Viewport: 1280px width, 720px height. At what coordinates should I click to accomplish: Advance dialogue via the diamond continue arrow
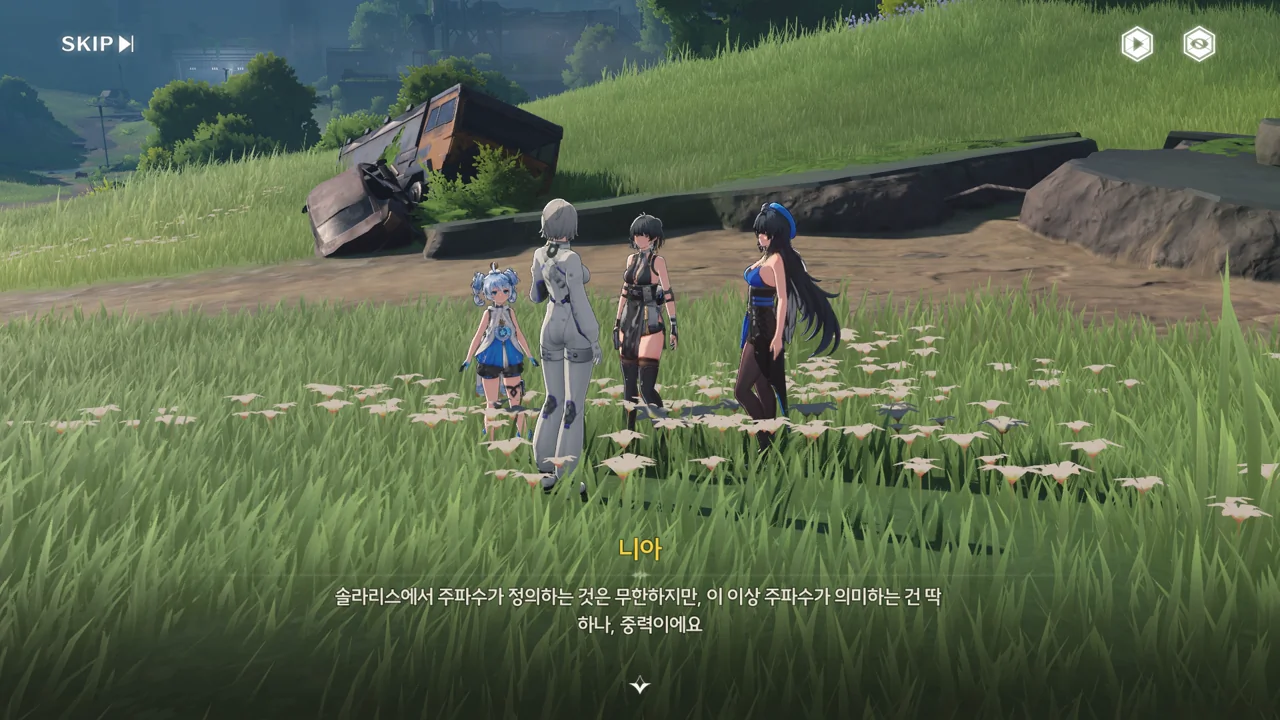click(x=640, y=685)
